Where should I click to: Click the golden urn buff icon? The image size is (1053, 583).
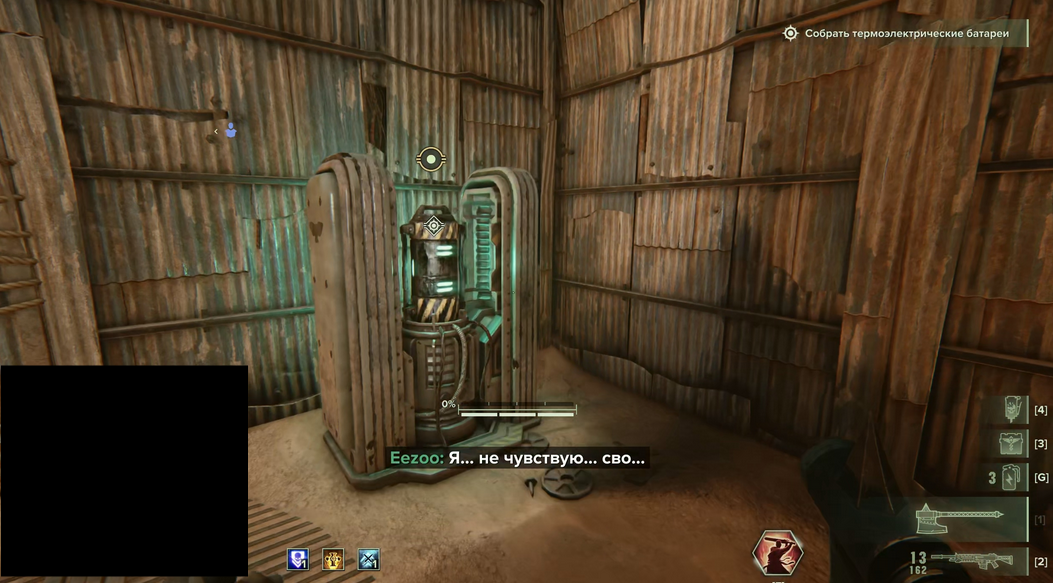[333, 559]
